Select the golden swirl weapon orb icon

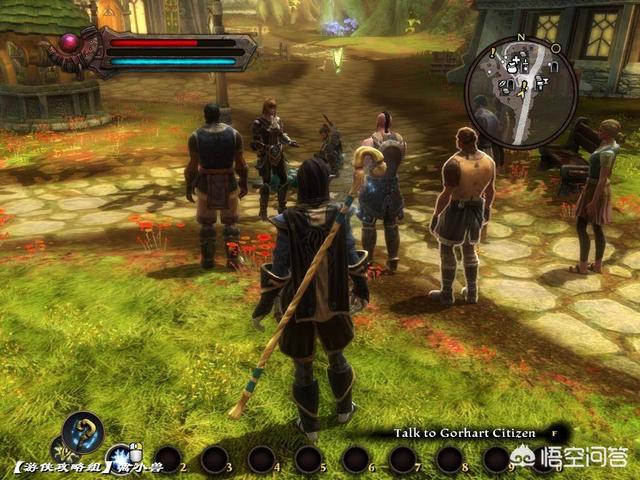82,432
